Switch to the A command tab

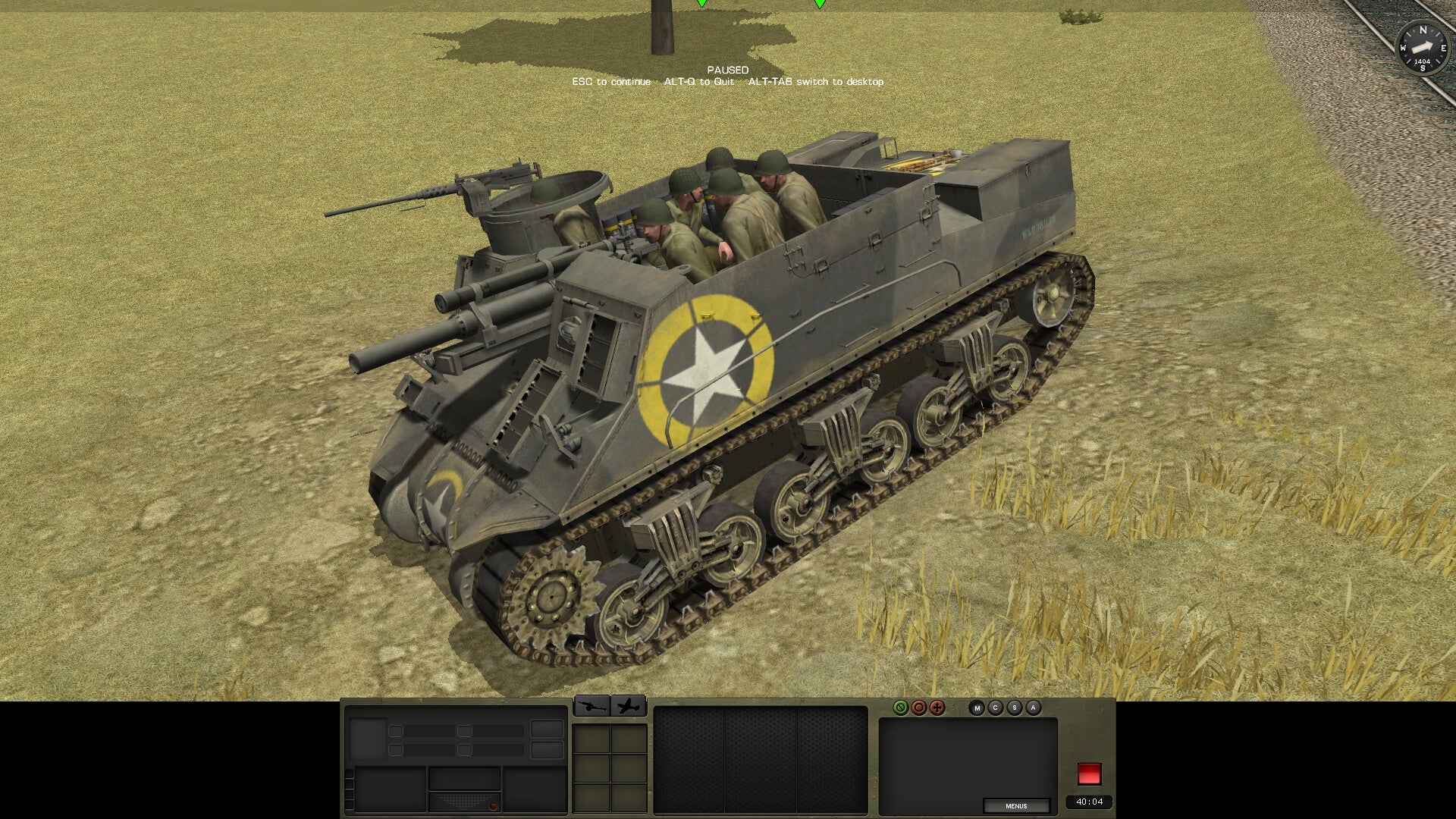click(x=1033, y=708)
